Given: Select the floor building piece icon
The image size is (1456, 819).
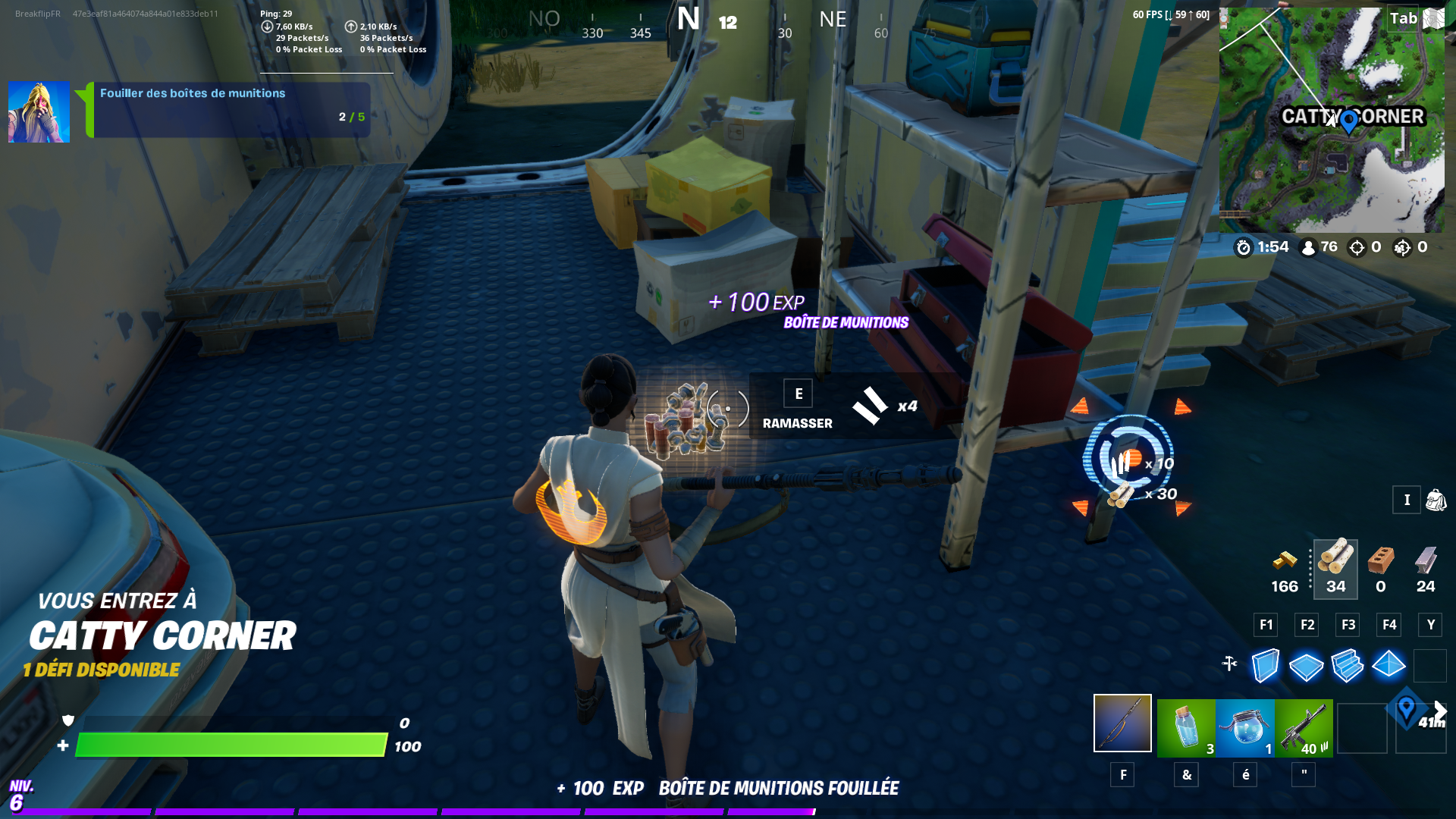Looking at the screenshot, I should tap(1305, 666).
